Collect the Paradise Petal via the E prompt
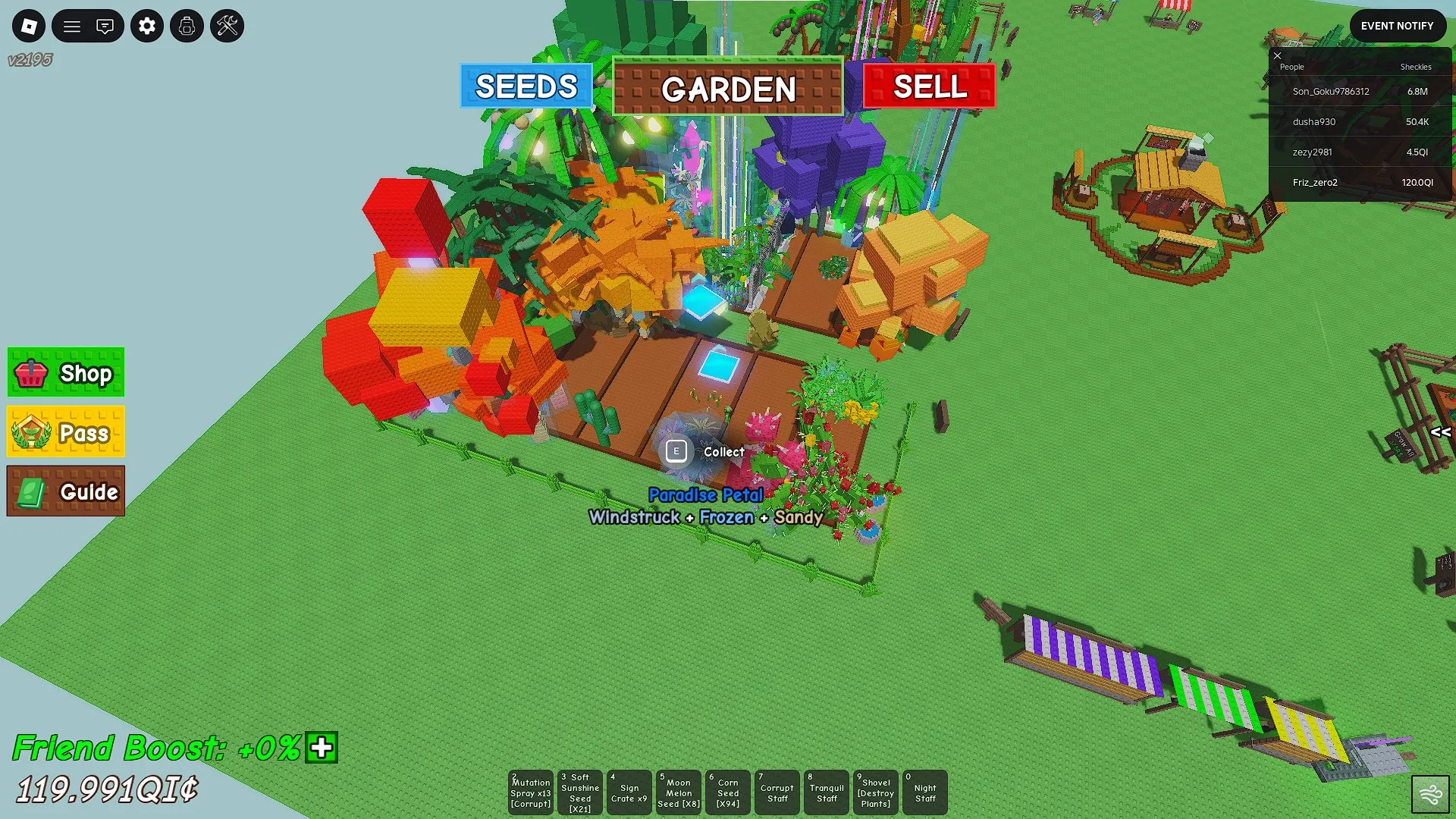This screenshot has width=1456, height=819. [x=676, y=450]
